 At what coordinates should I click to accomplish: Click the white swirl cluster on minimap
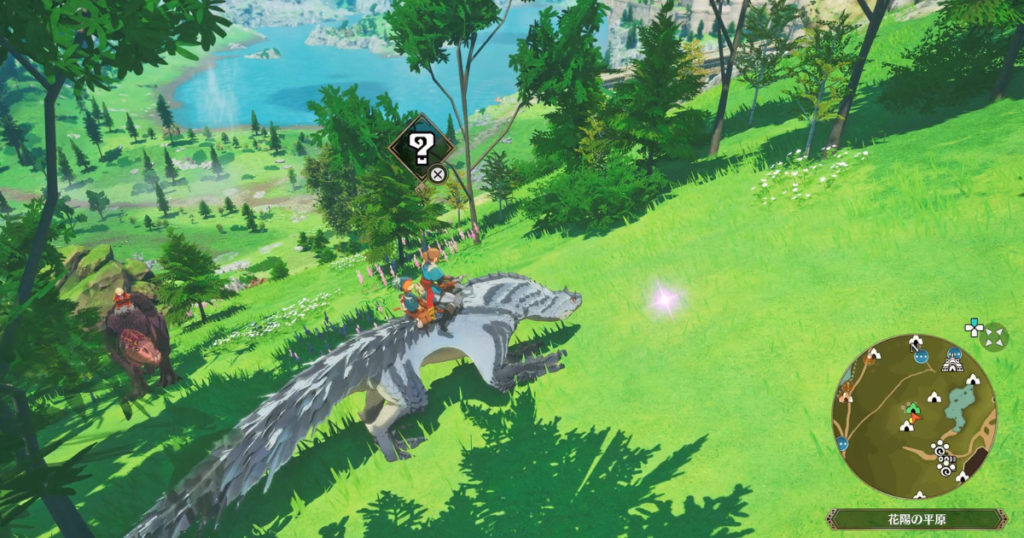[x=942, y=457]
